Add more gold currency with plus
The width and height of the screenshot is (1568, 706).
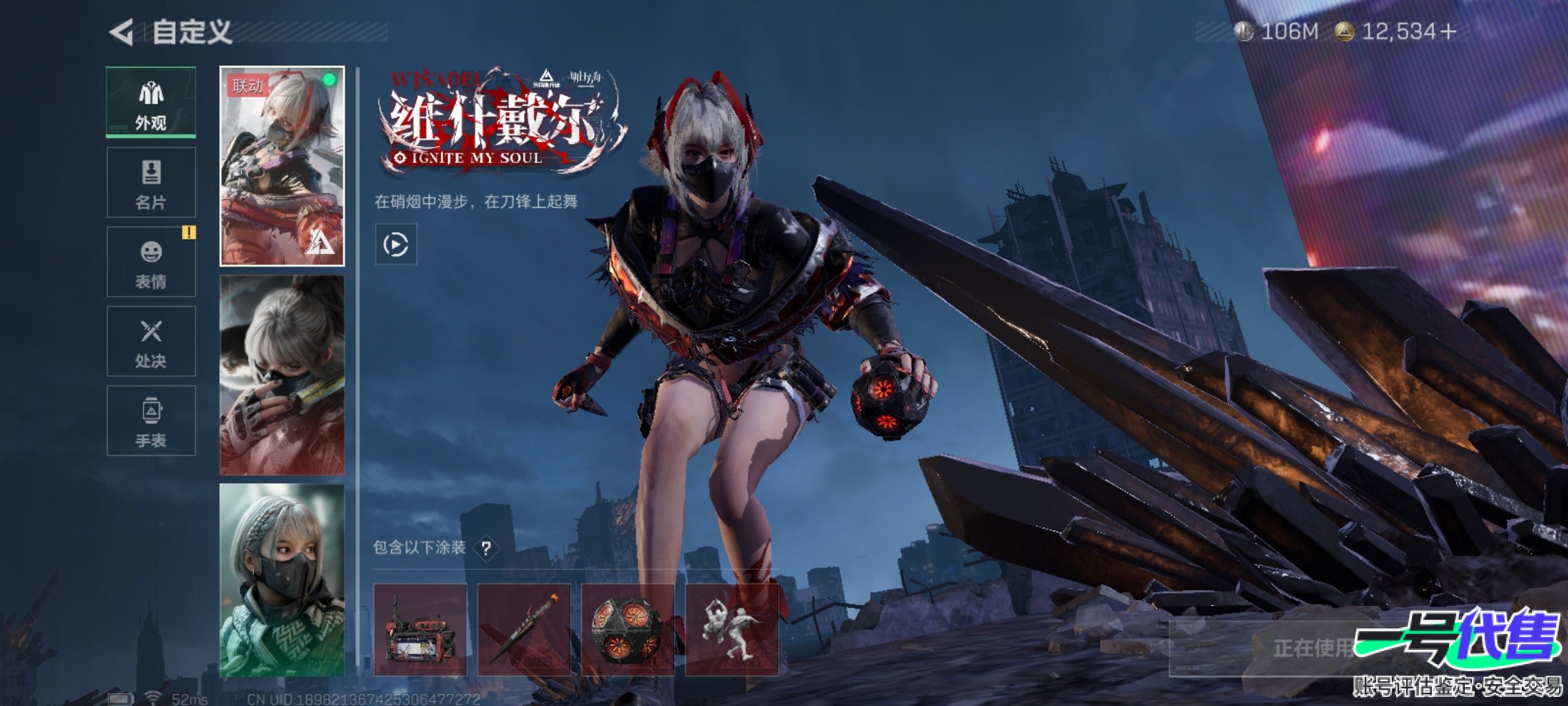tap(1448, 31)
